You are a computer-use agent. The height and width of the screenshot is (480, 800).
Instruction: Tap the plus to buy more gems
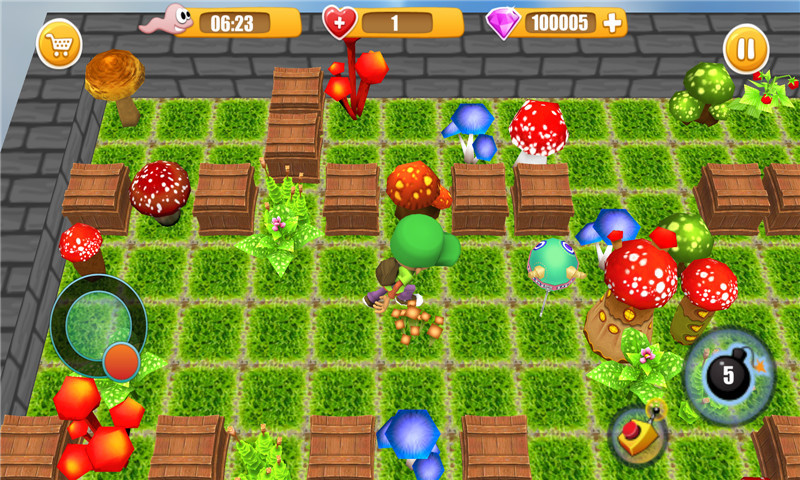pyautogui.click(x=612, y=23)
